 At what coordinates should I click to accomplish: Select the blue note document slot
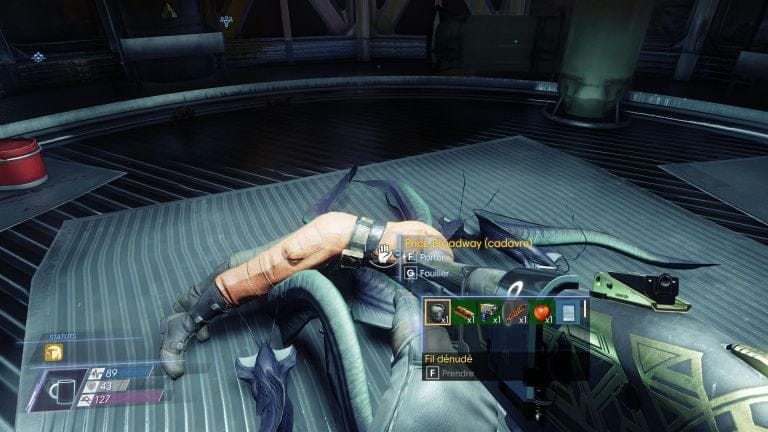[568, 313]
